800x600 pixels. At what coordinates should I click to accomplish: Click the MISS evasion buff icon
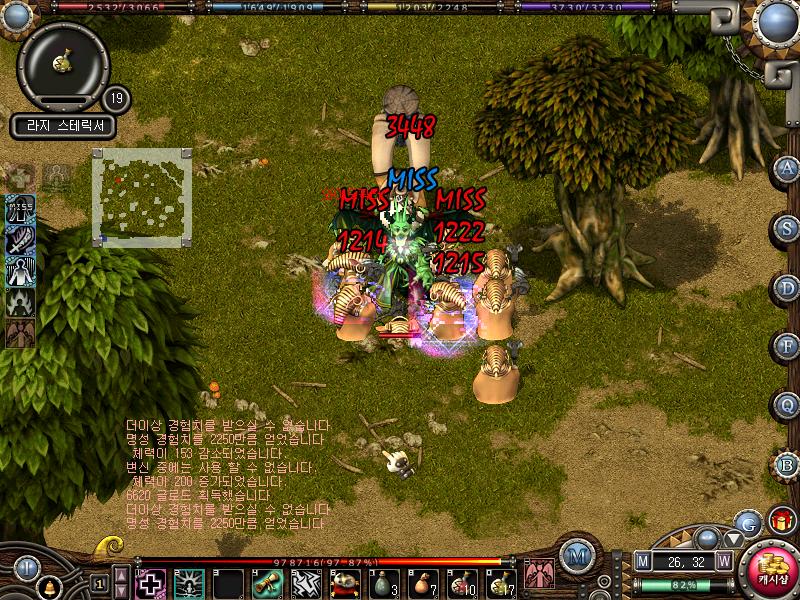[x=21, y=209]
